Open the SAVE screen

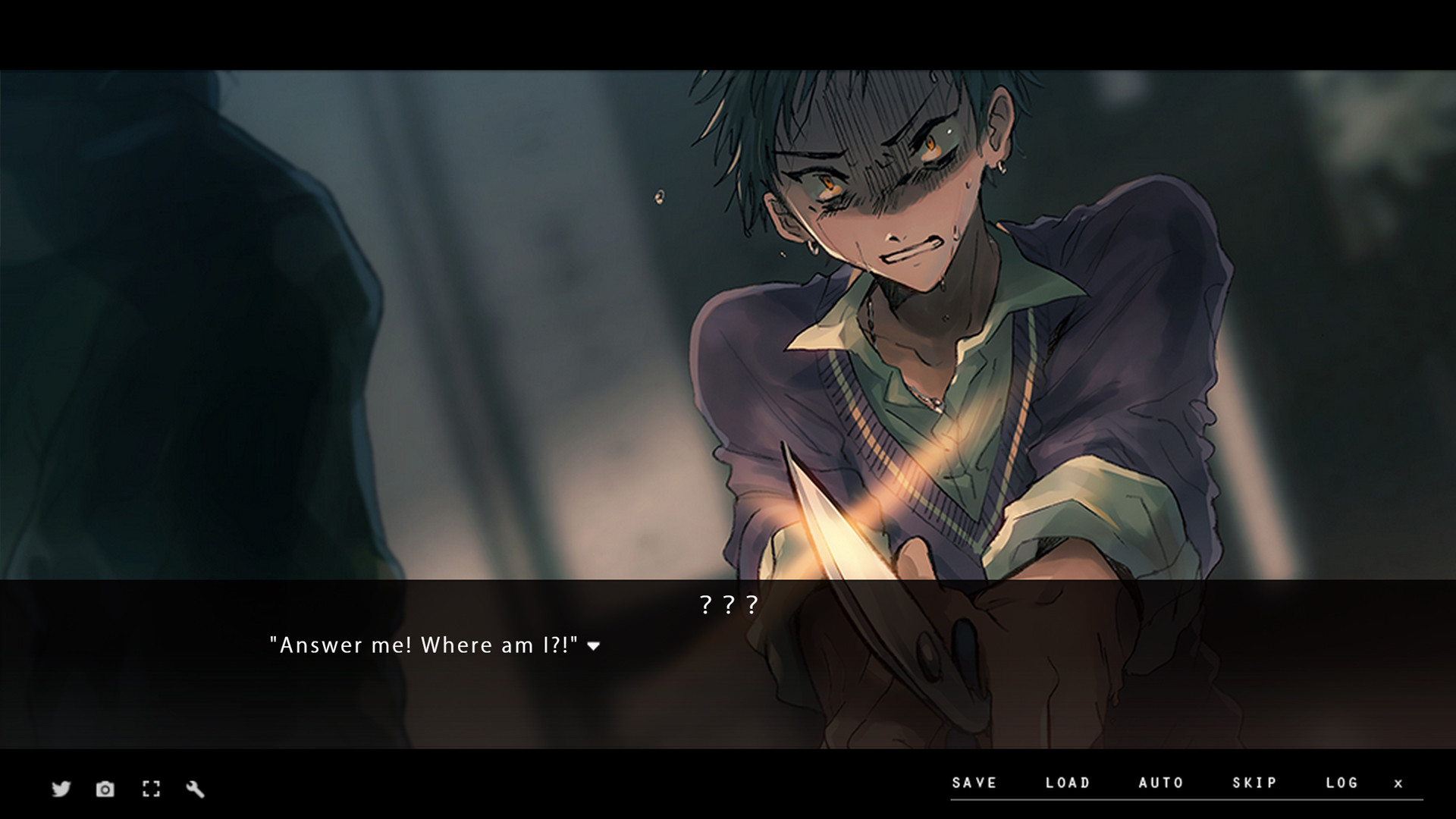pos(974,783)
